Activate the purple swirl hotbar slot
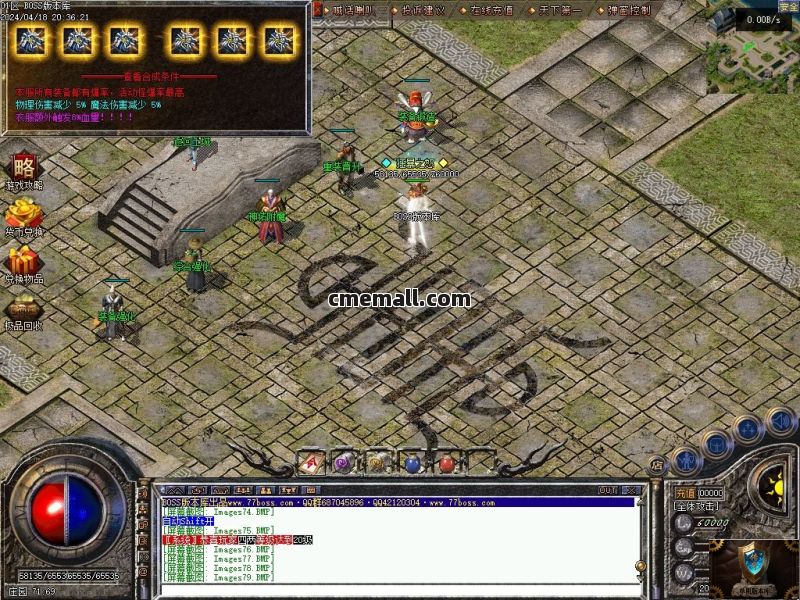Screen dimensions: 800x600 [343, 462]
